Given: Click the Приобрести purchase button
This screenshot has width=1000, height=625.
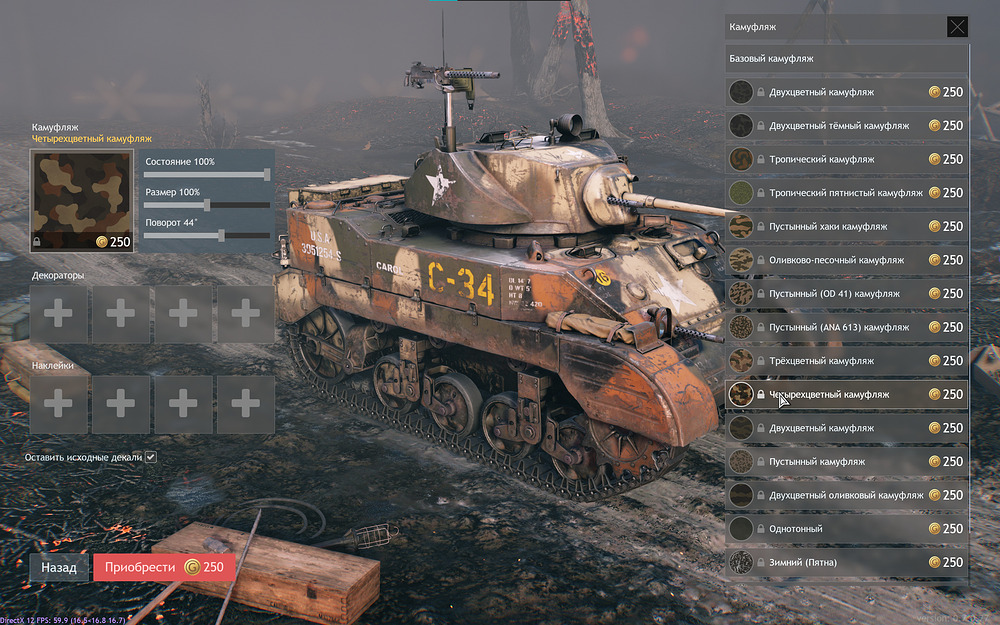Looking at the screenshot, I should click(x=164, y=567).
